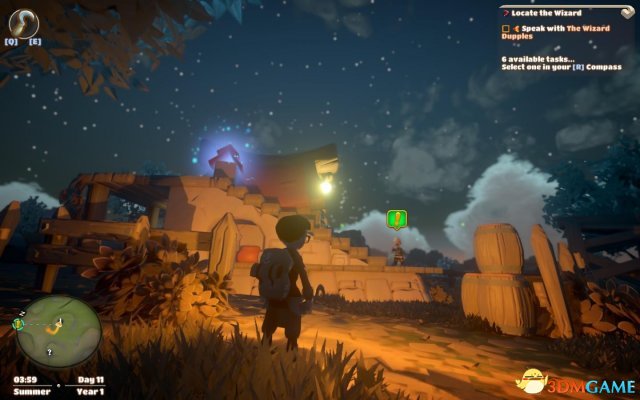The width and height of the screenshot is (640, 400).
Task: Tick the 'Speak with The Wizard Dupples' checkbox
Action: point(508,30)
